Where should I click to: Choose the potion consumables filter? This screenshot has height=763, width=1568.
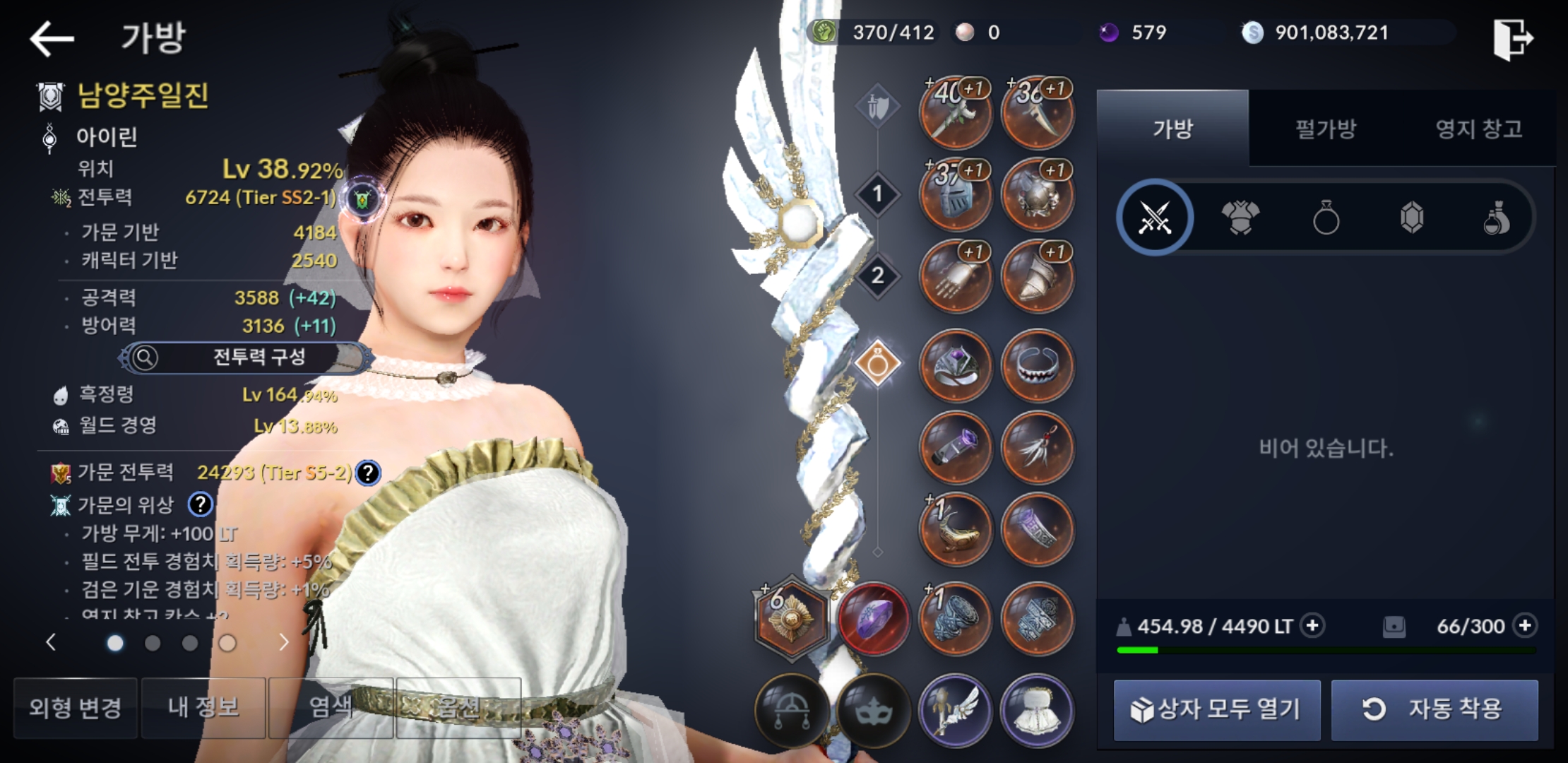point(1496,218)
